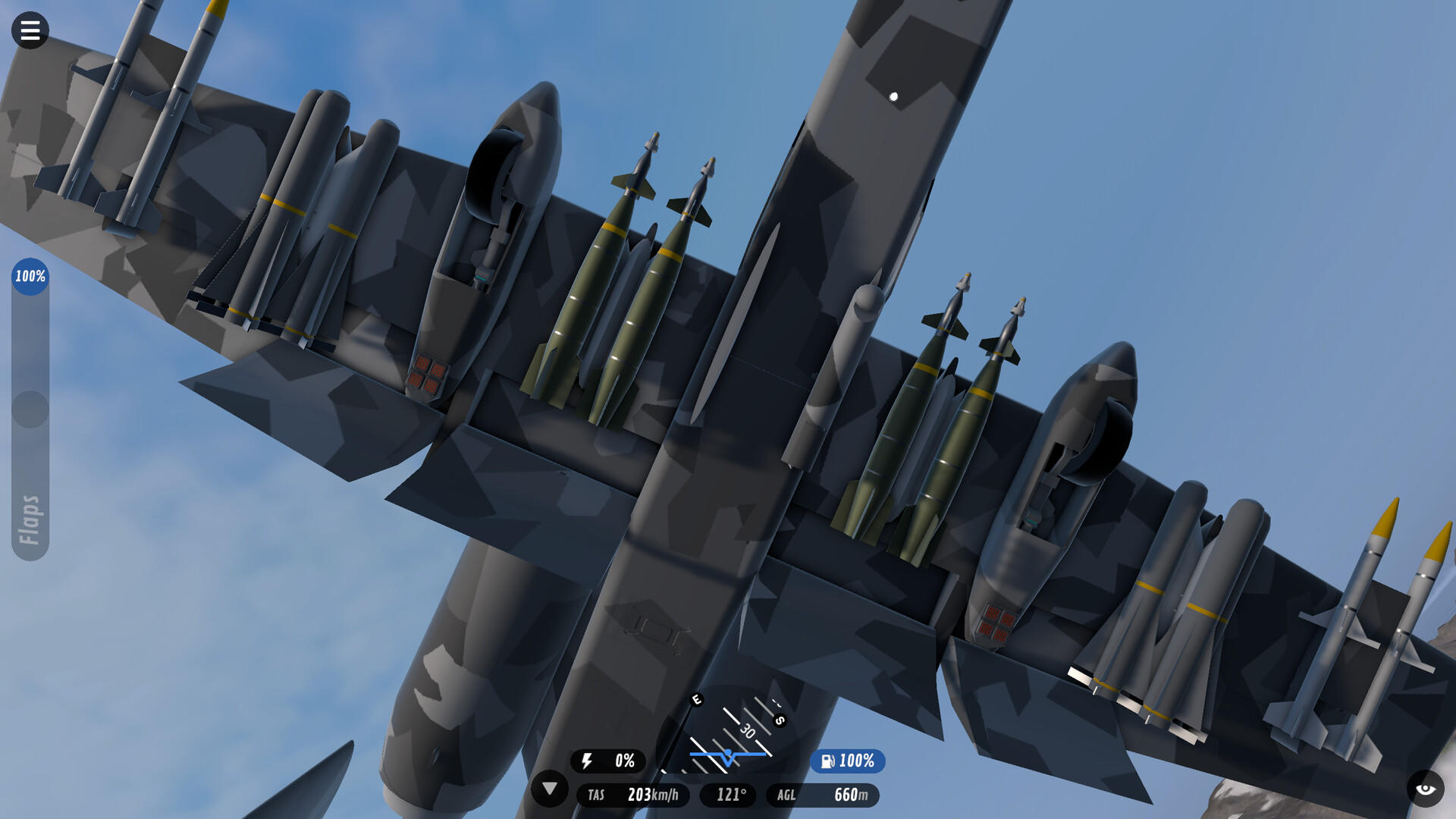Viewport: 1456px width, 819px height.
Task: Expand the menu via the three-line icon
Action: (x=30, y=31)
